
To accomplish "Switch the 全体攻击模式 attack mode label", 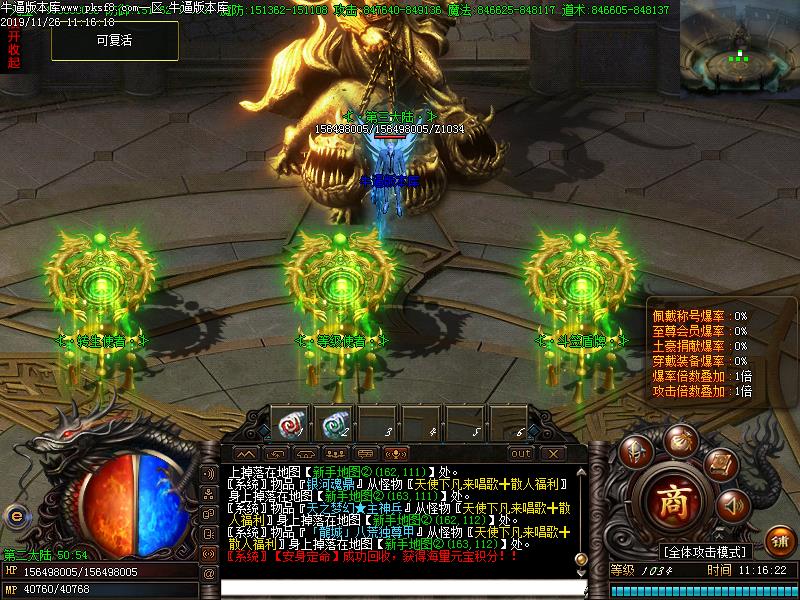I will pyautogui.click(x=705, y=552).
